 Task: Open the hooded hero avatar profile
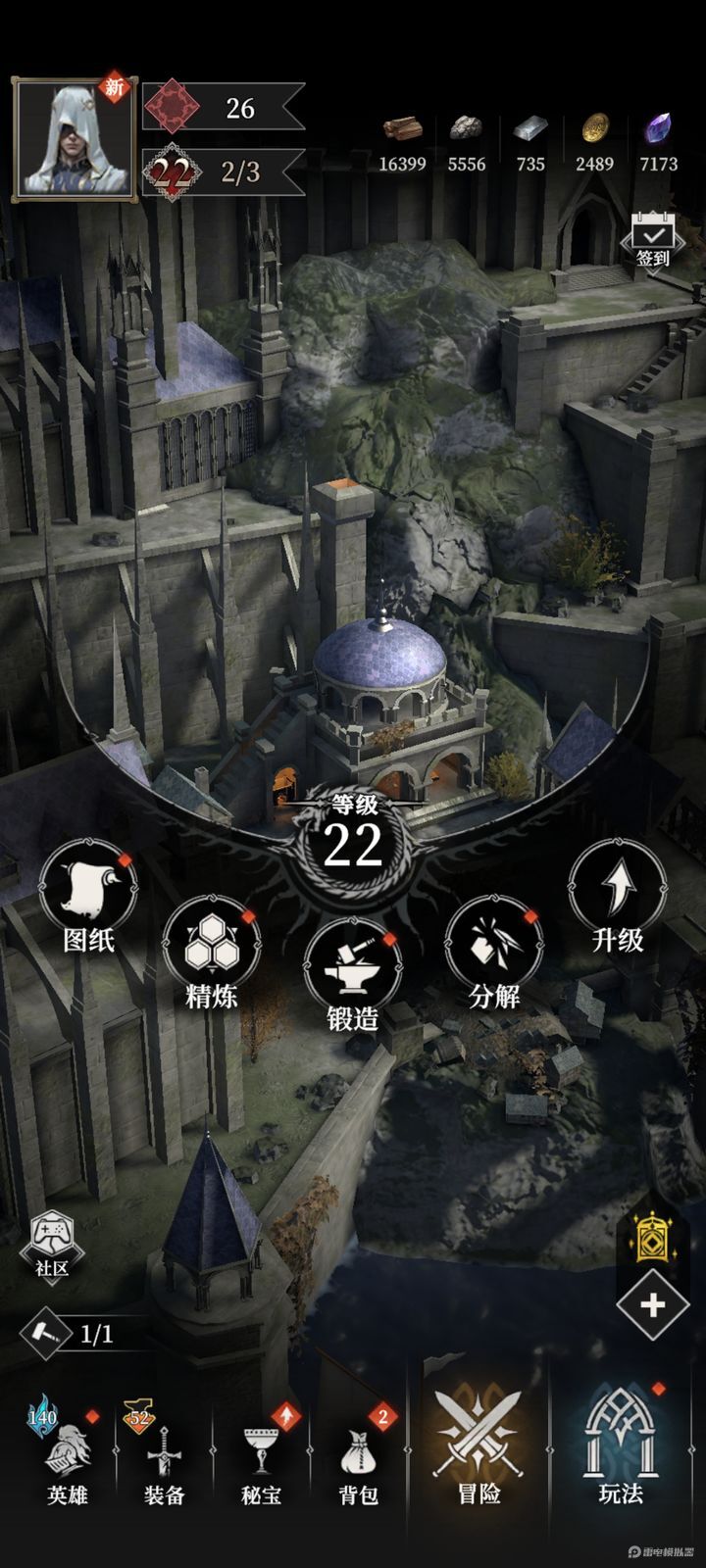point(75,139)
